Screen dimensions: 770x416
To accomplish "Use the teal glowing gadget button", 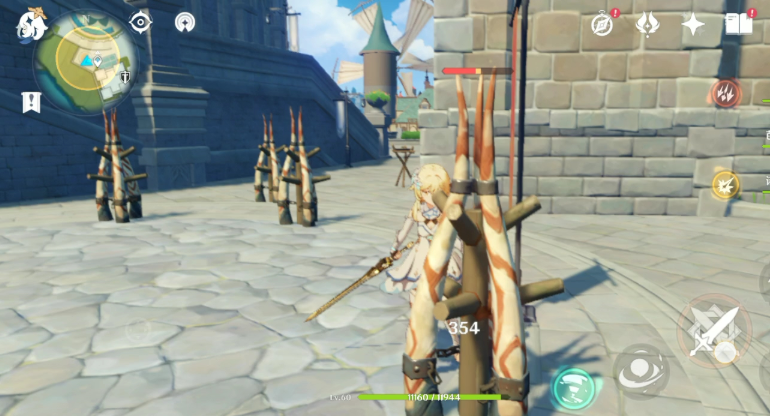I will (573, 388).
